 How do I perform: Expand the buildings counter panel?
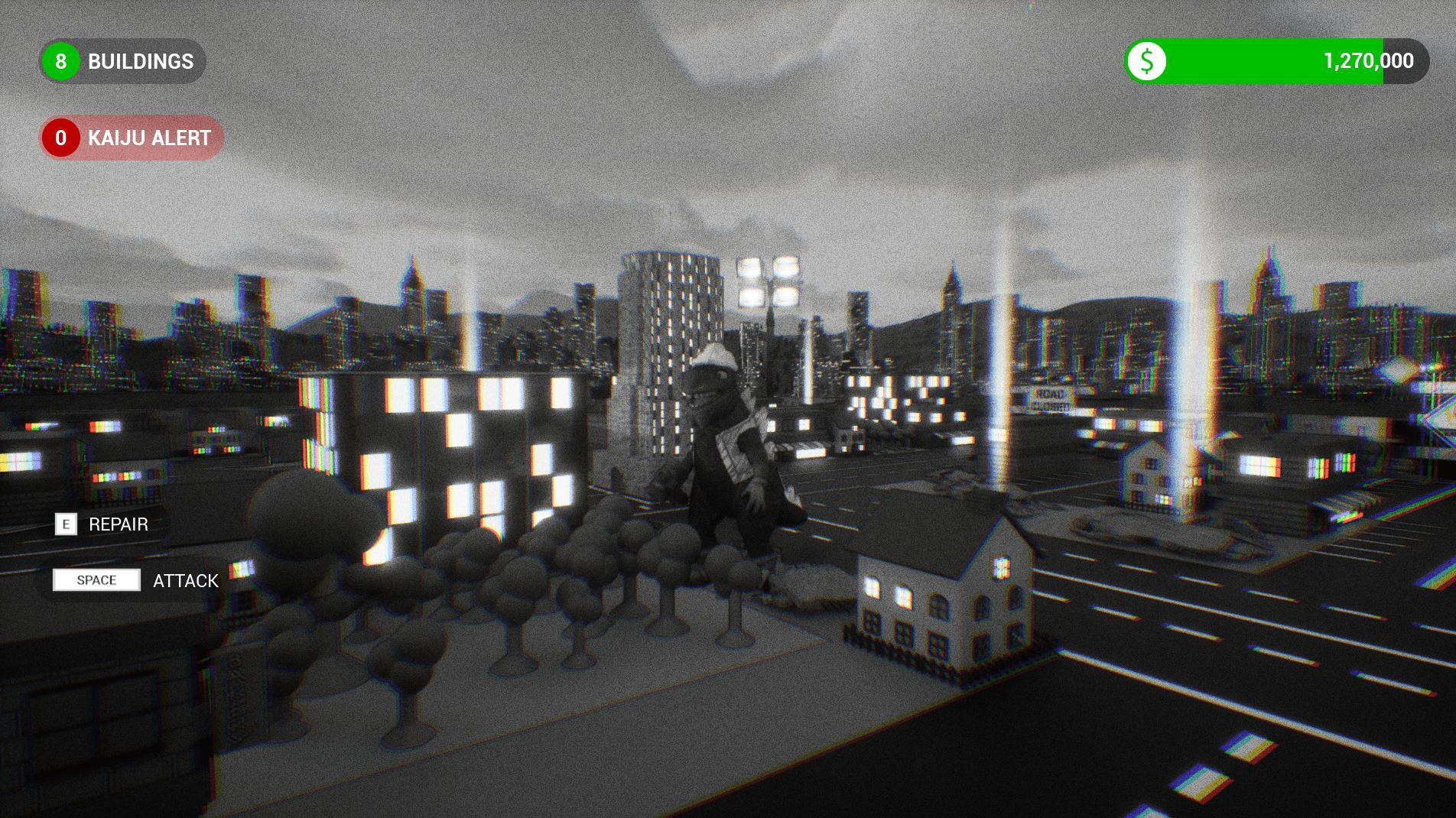point(122,62)
